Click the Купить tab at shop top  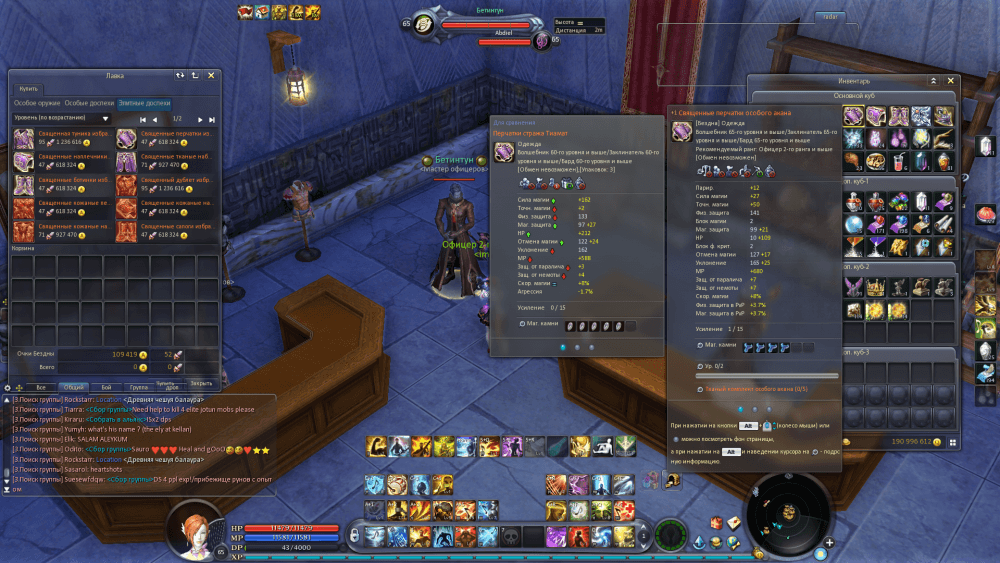(28, 89)
